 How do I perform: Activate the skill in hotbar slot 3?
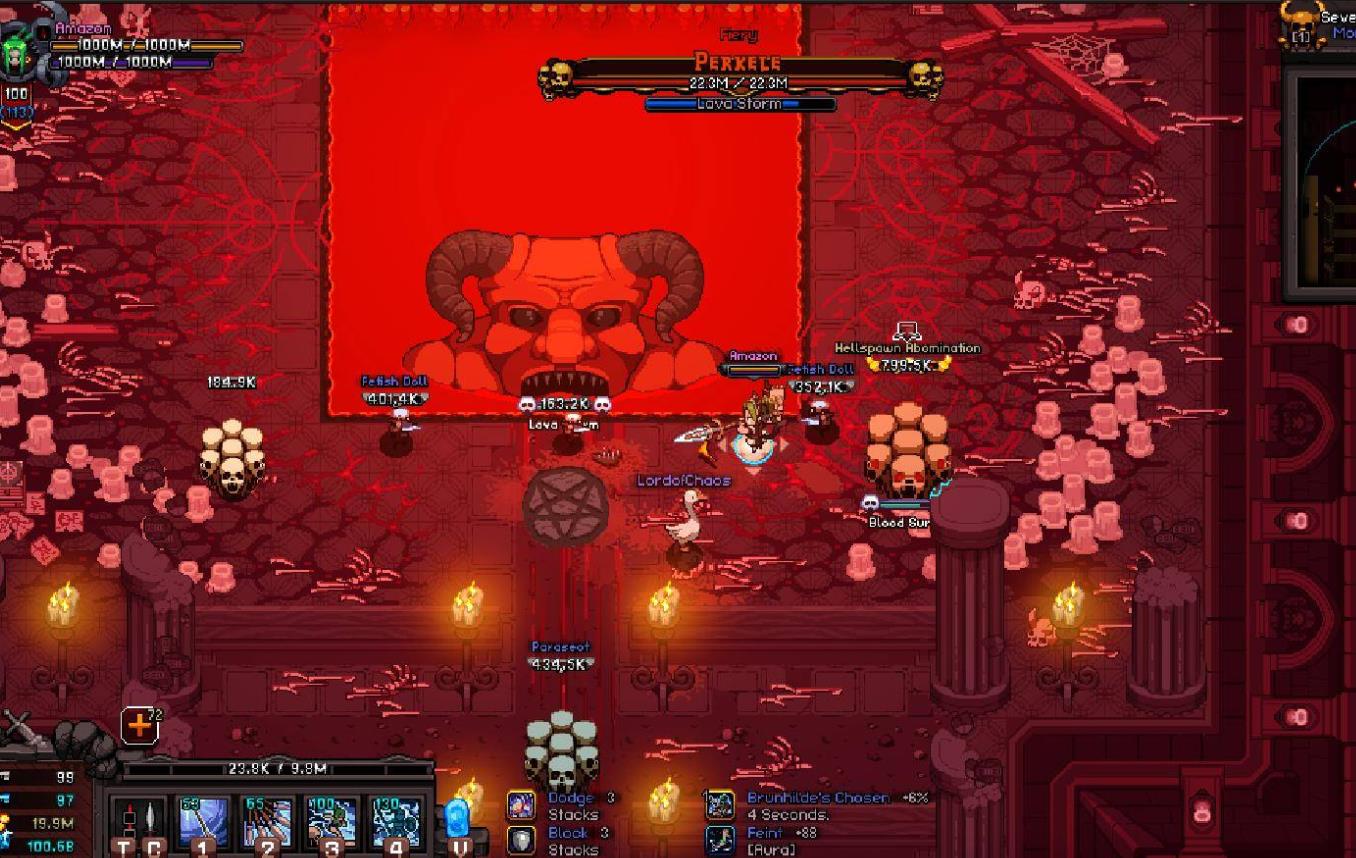click(331, 822)
